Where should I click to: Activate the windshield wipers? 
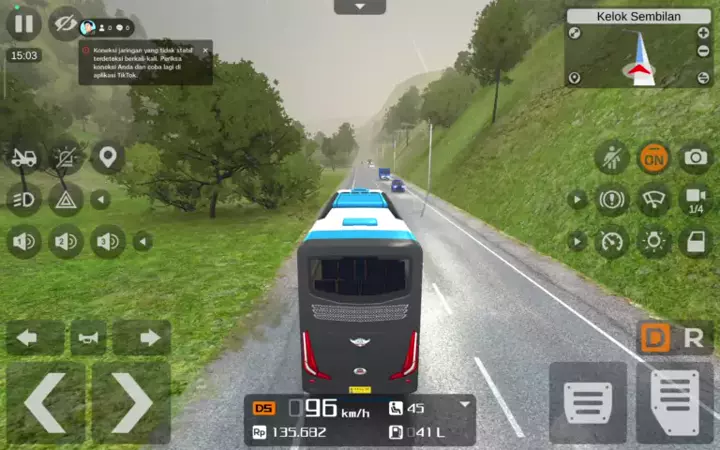click(x=654, y=199)
